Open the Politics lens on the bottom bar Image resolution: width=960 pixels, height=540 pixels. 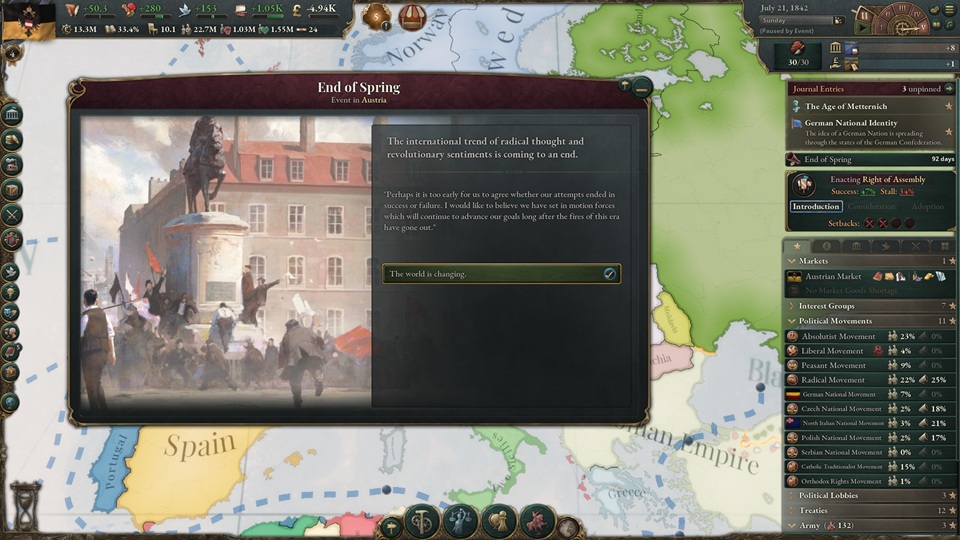[x=462, y=521]
